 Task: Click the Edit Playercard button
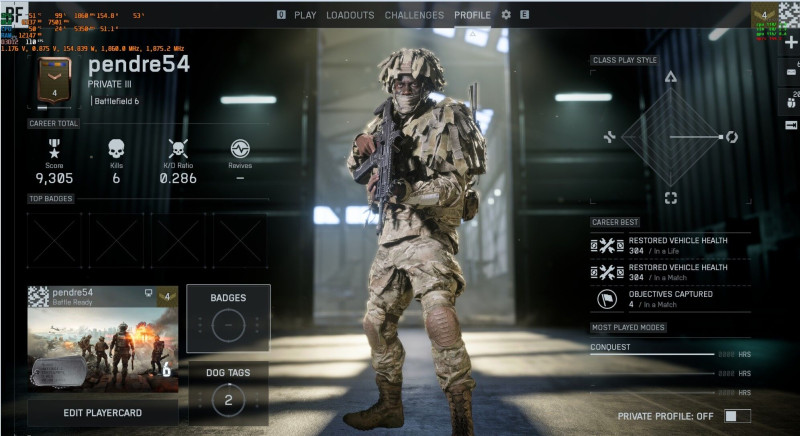[x=102, y=413]
